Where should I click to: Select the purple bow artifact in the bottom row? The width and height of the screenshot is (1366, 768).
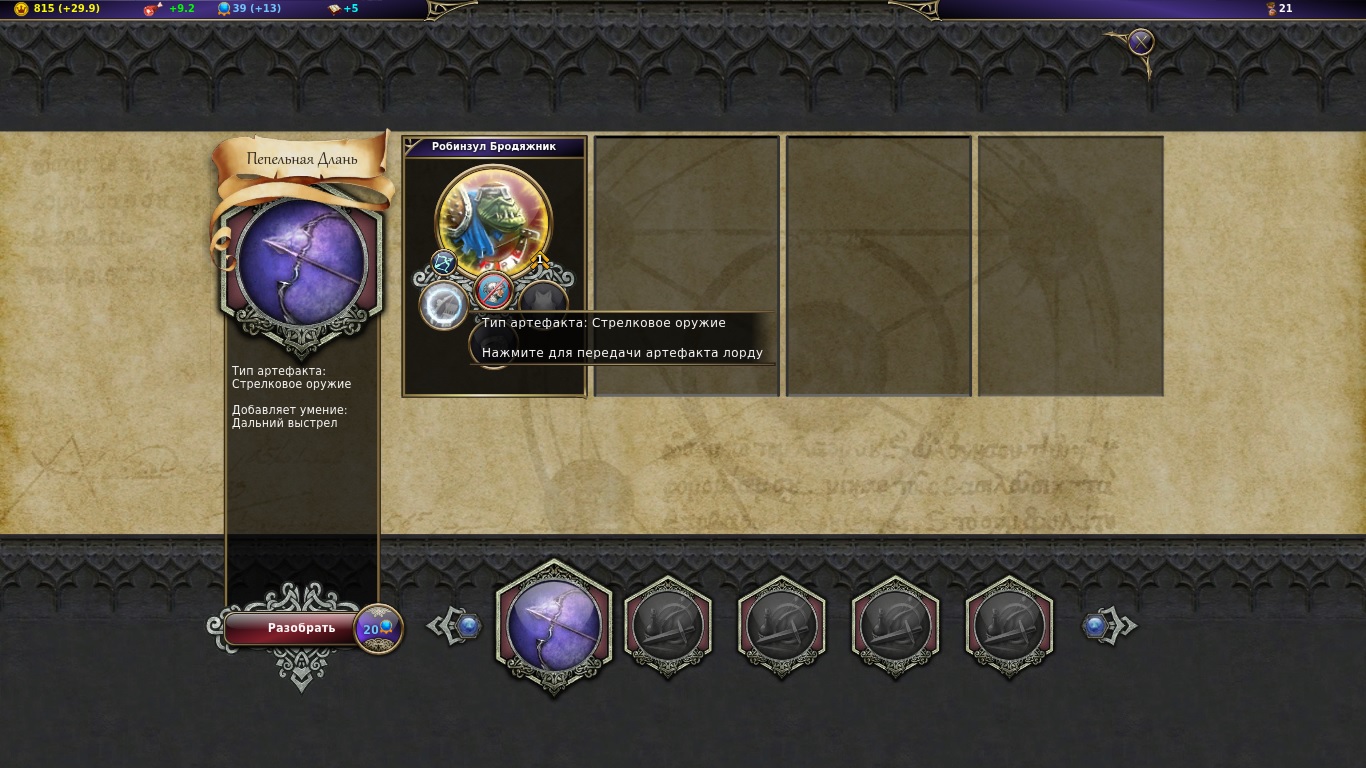553,627
